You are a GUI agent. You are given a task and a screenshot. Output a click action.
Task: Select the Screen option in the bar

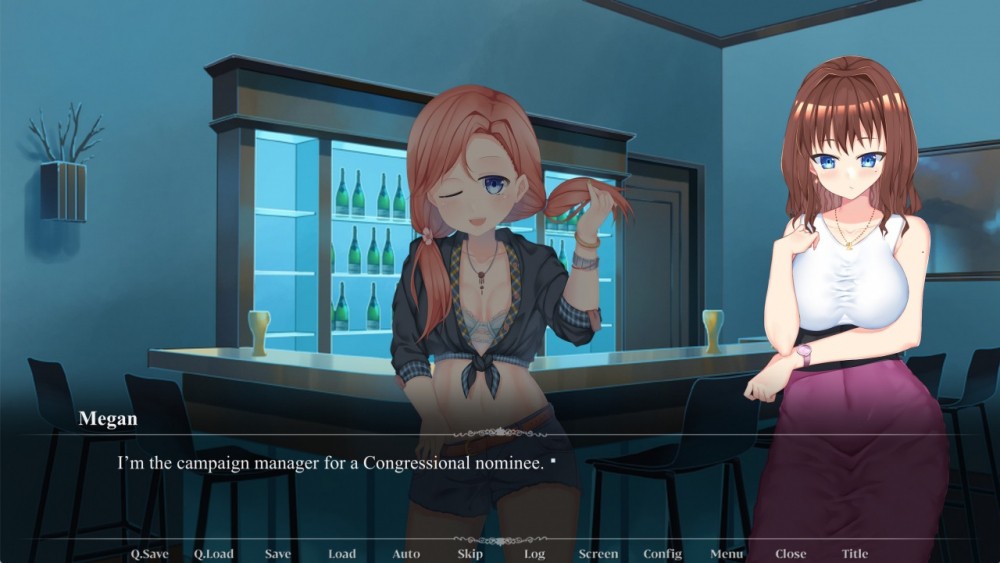[598, 554]
